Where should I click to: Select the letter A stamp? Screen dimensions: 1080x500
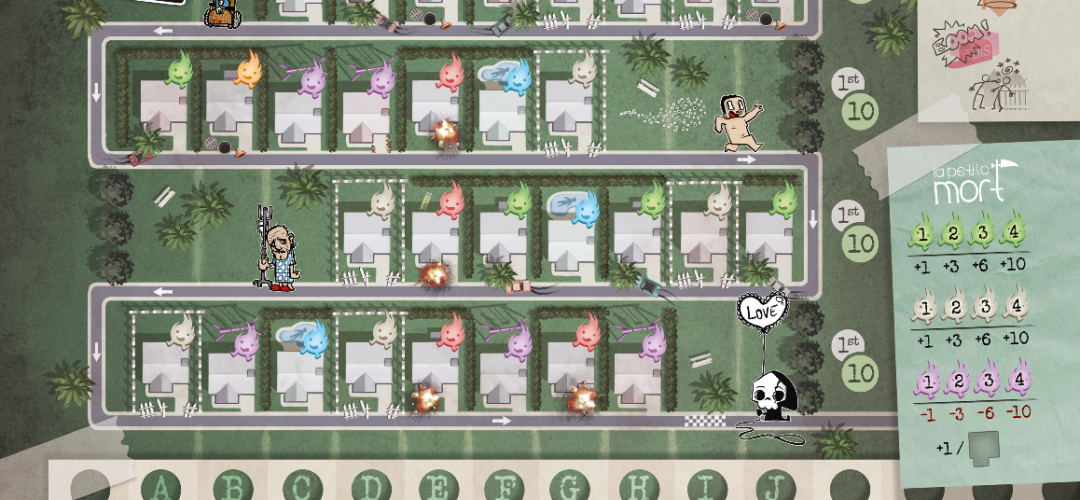point(161,487)
